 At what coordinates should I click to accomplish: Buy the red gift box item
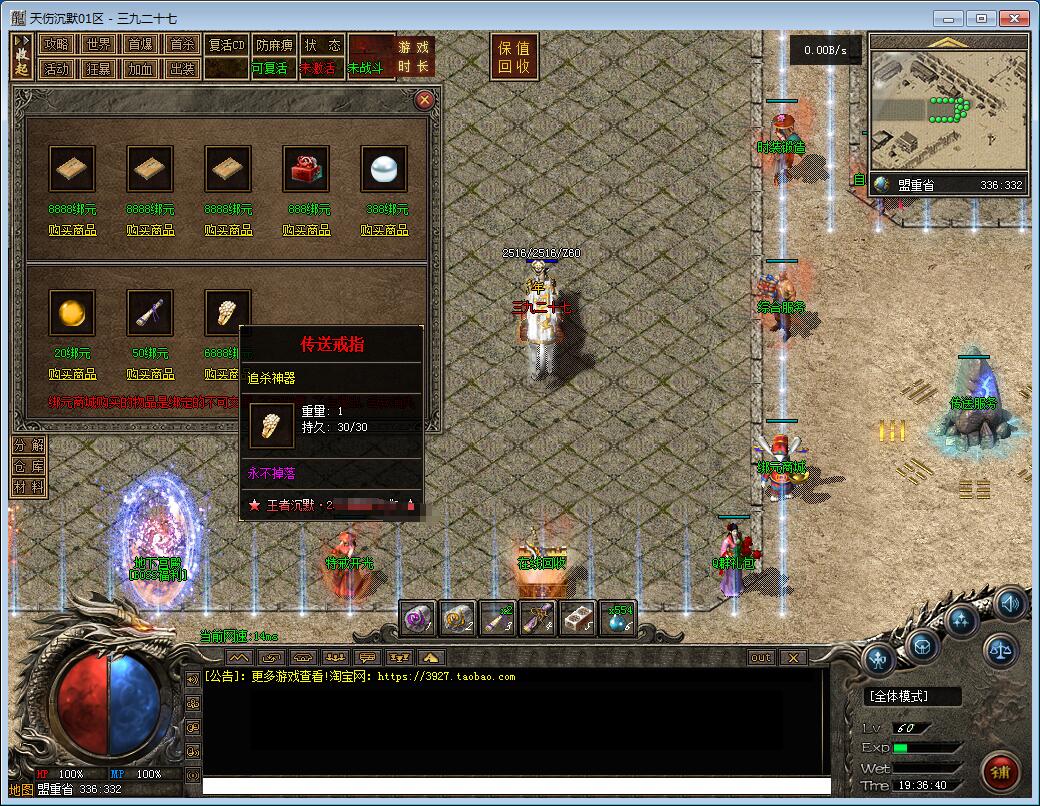pos(306,230)
